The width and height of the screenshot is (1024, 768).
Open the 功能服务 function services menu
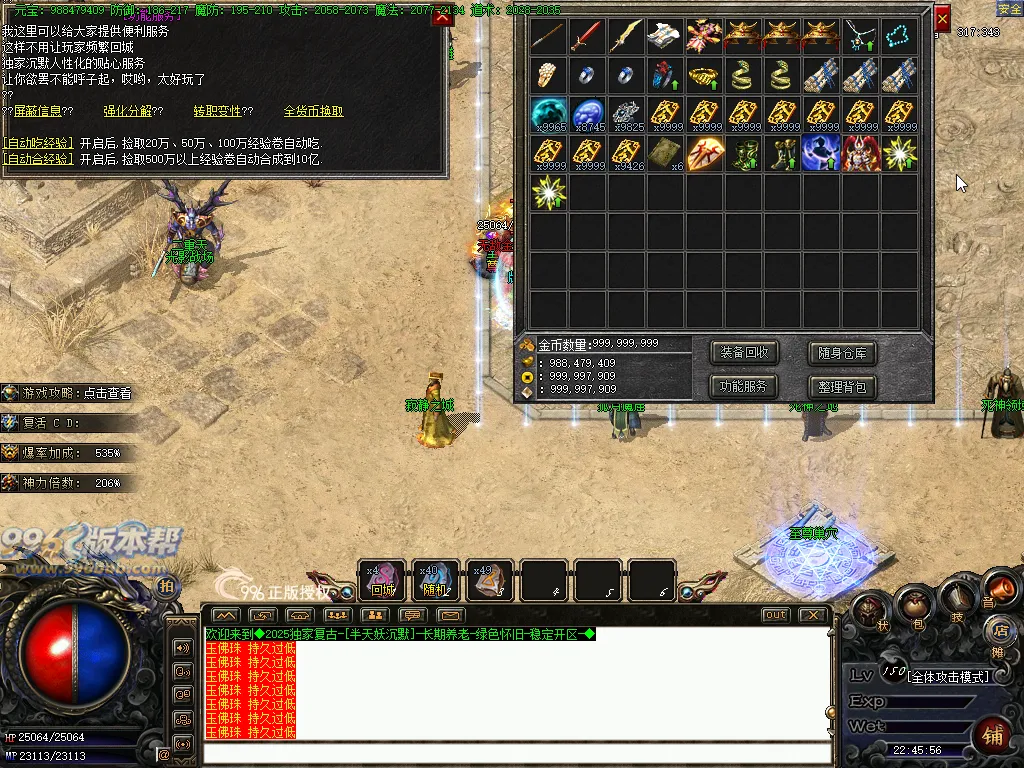(x=744, y=386)
